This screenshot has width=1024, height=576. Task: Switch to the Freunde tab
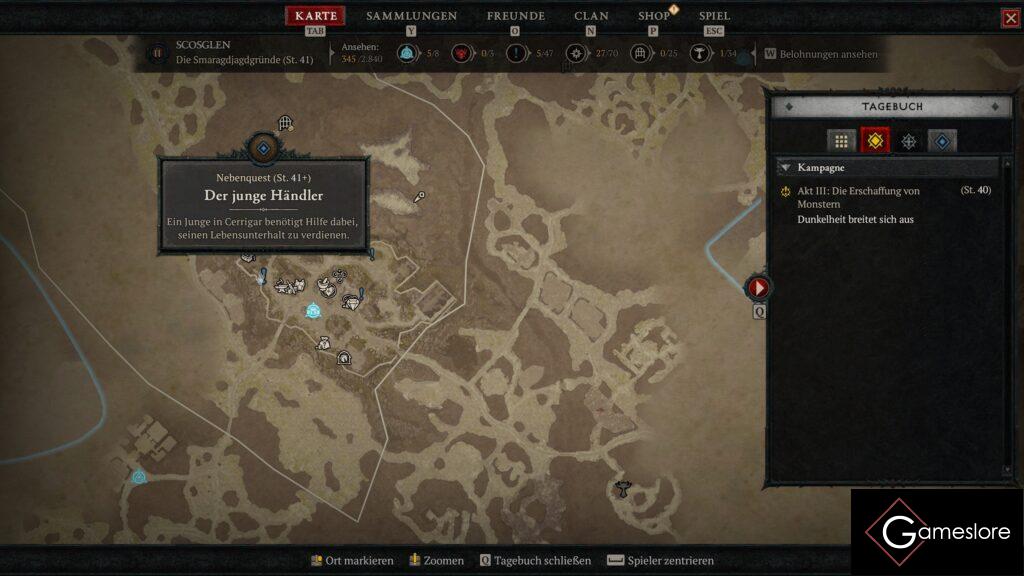click(515, 16)
